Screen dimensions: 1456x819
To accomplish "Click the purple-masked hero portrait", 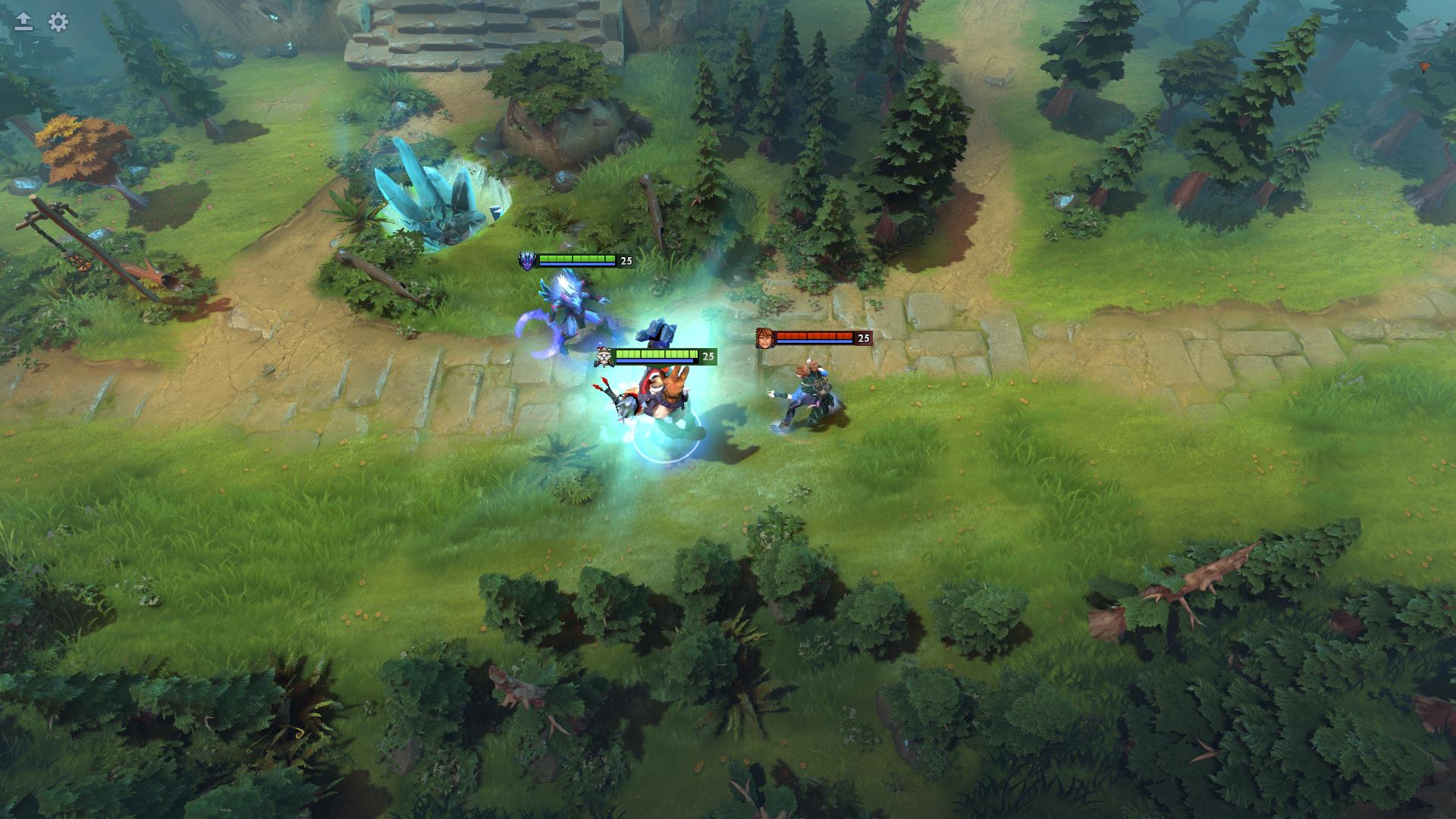I will pyautogui.click(x=529, y=259).
